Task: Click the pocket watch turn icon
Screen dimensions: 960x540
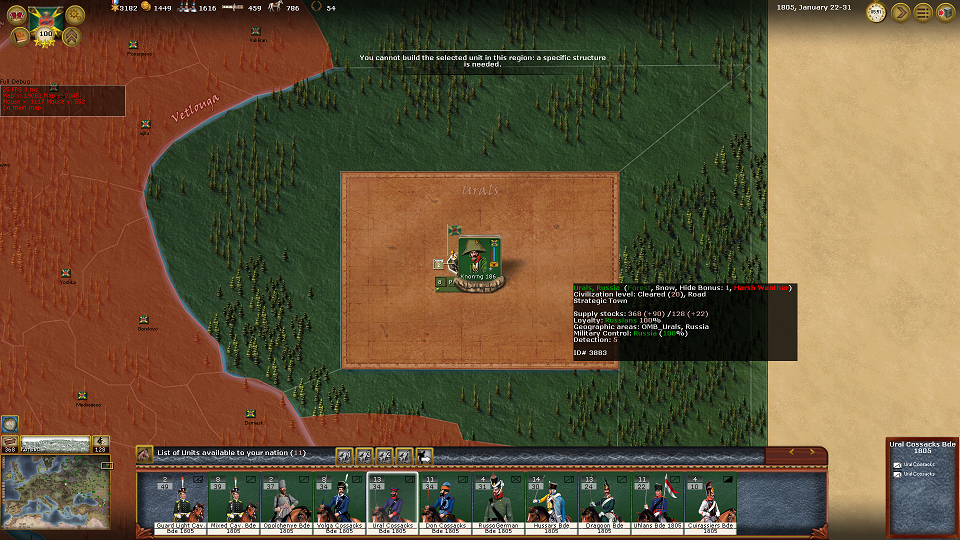Action: 876,12
